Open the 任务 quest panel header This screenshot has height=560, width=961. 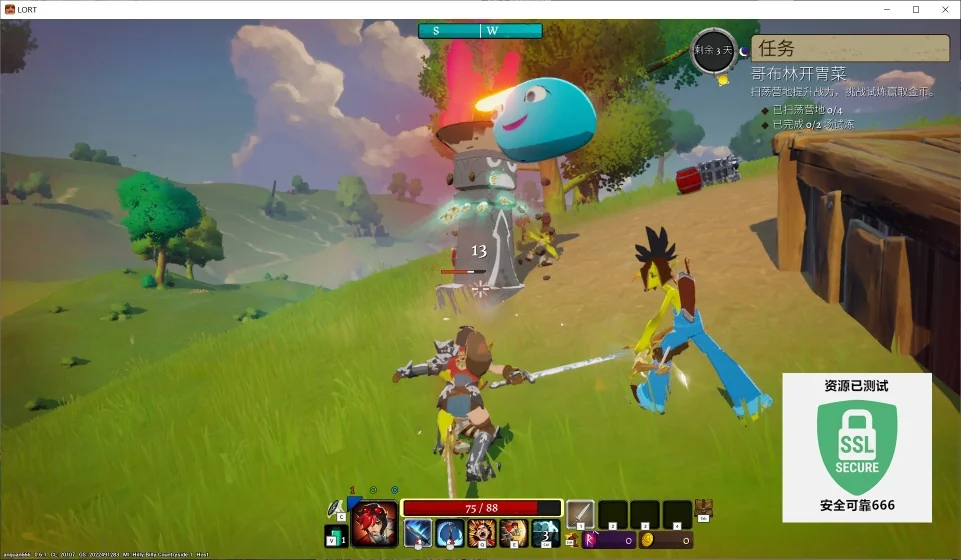(x=850, y=48)
